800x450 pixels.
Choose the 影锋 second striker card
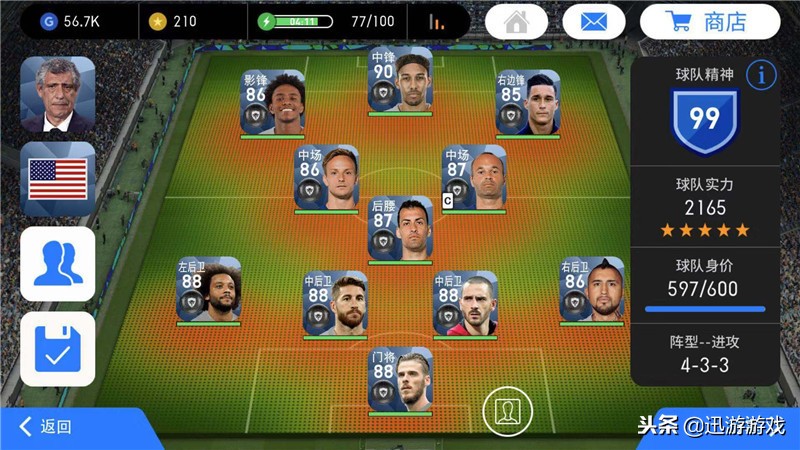tap(273, 102)
